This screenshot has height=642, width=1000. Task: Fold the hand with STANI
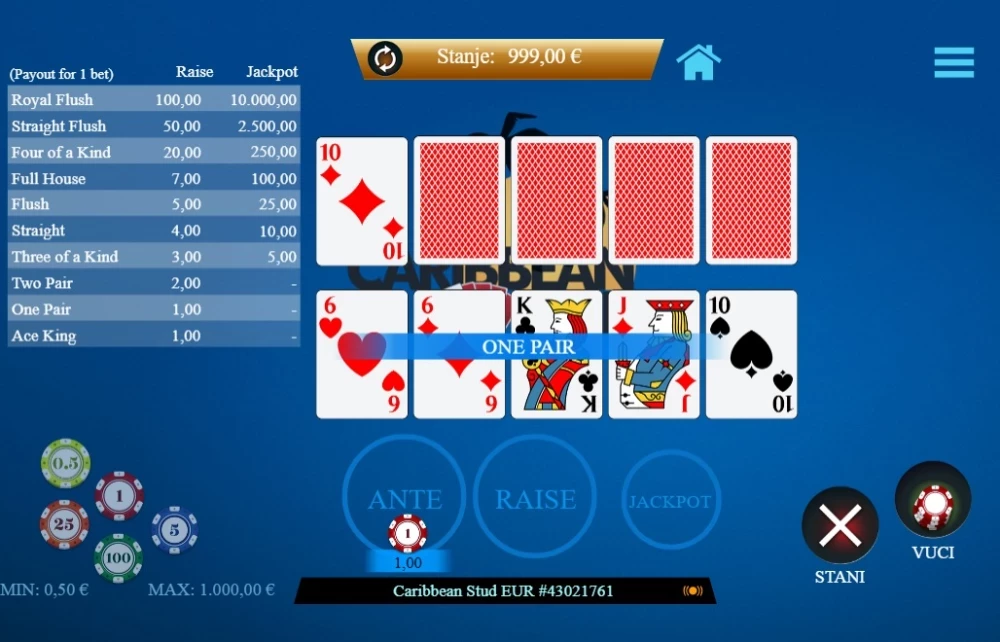(840, 525)
